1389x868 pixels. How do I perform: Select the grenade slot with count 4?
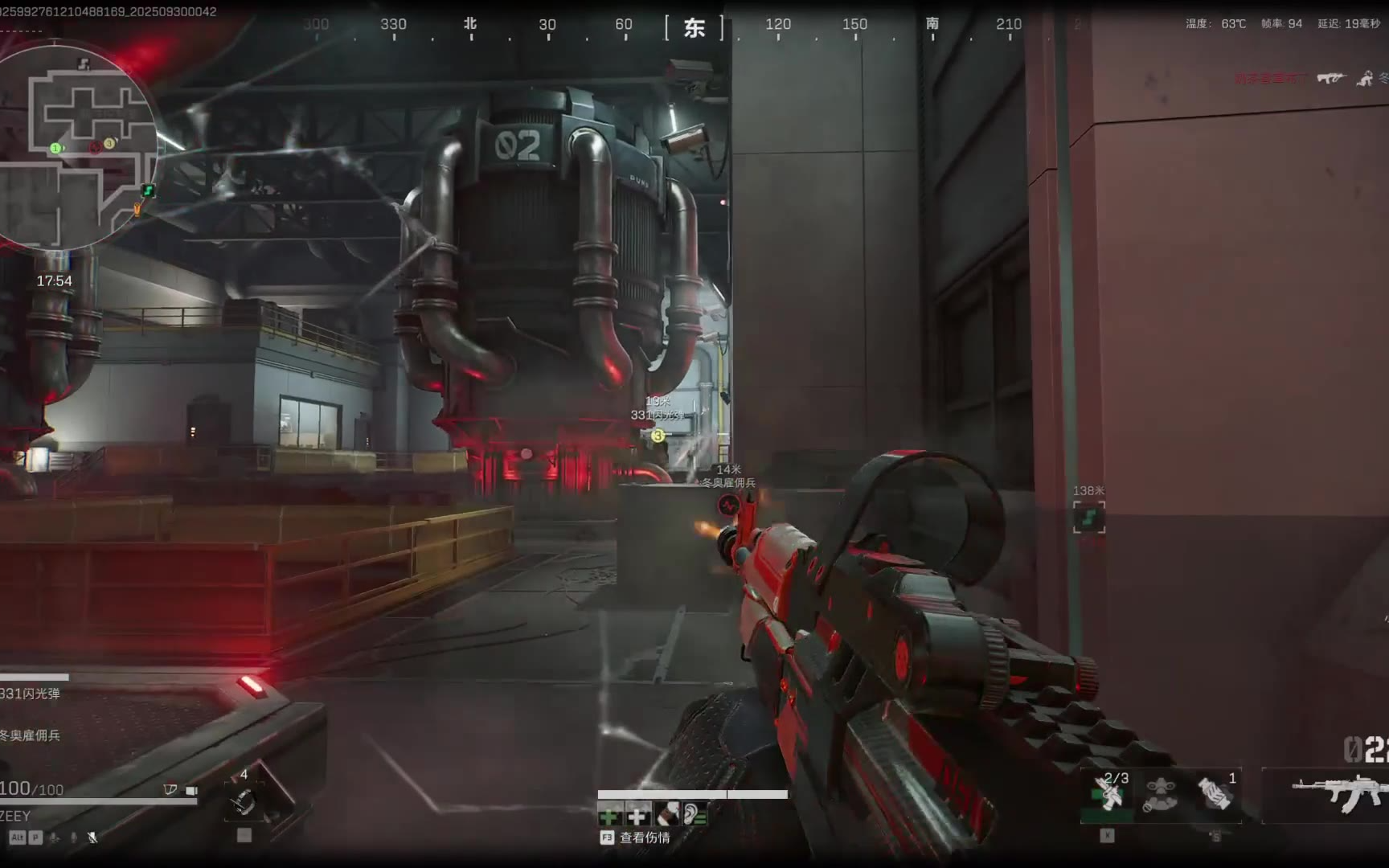(x=244, y=800)
